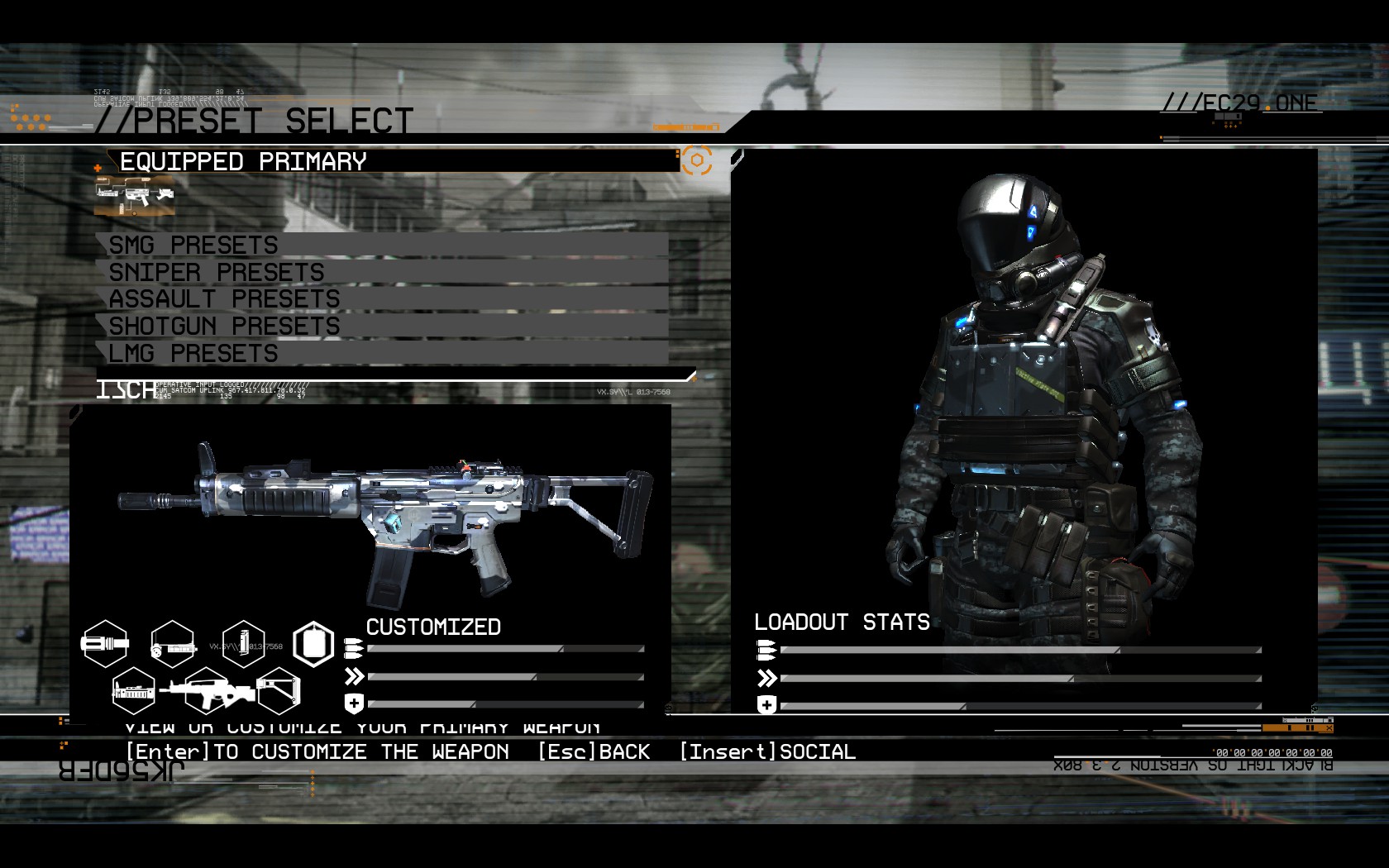The width and height of the screenshot is (1389, 868).
Task: Select Assault Presets
Action: (x=382, y=298)
